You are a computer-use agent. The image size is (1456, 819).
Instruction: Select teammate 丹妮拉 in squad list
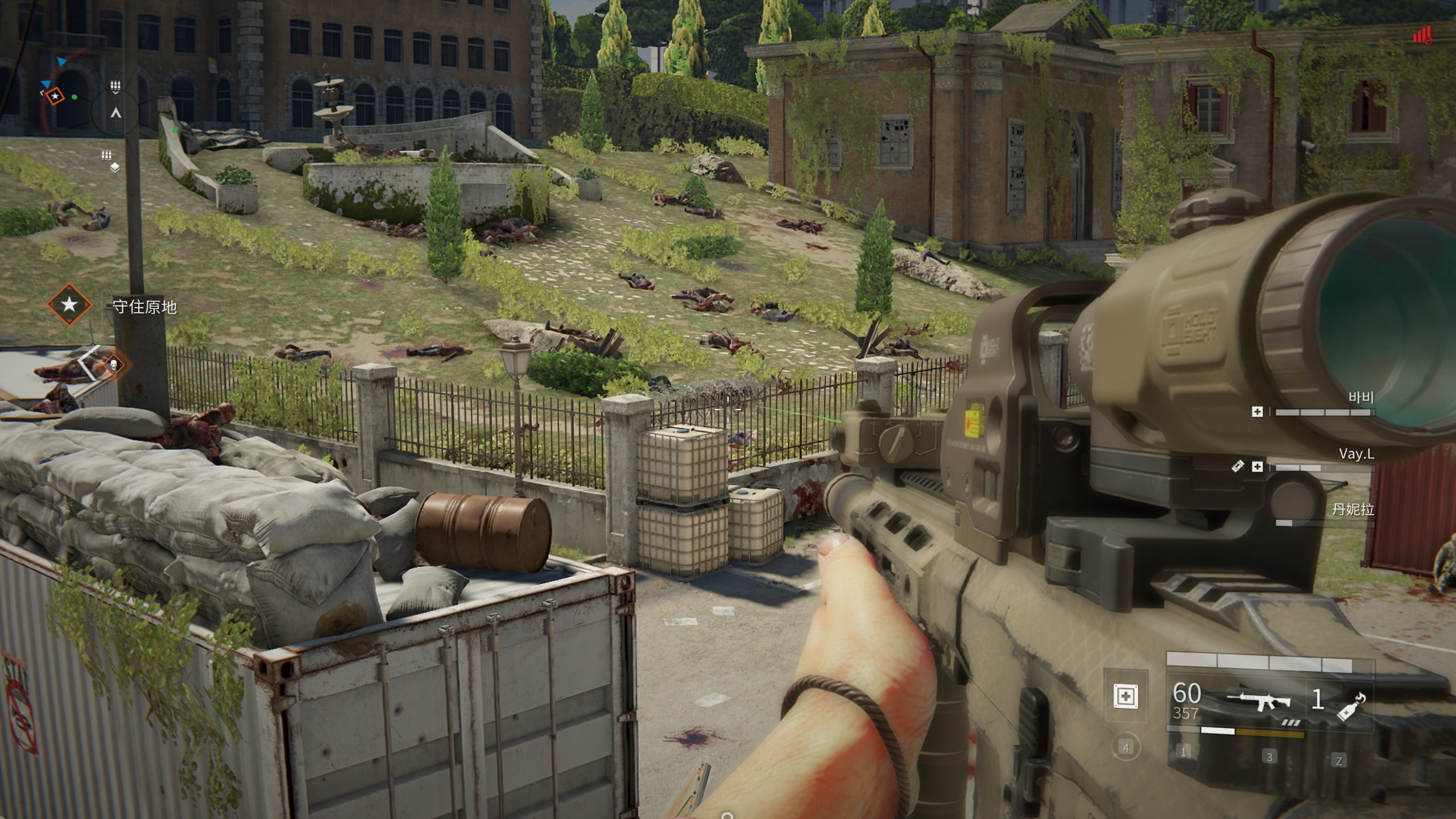pyautogui.click(x=1352, y=509)
